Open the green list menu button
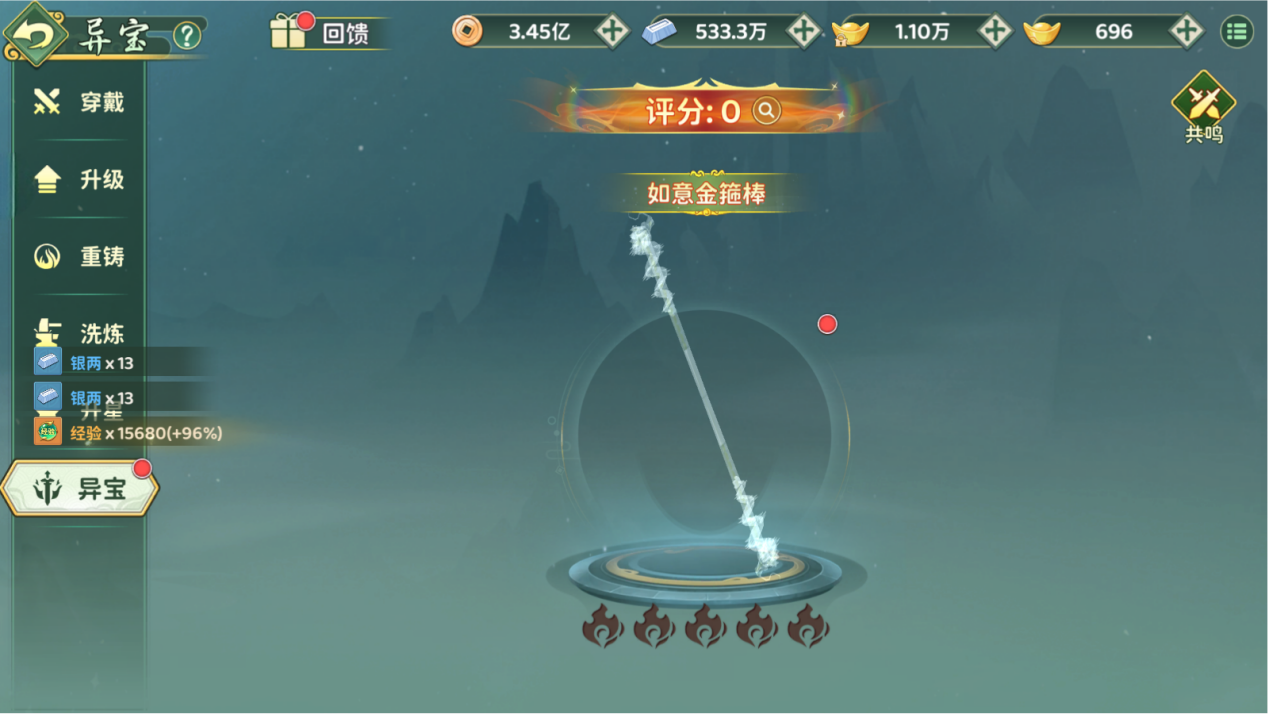The height and width of the screenshot is (714, 1269). tap(1237, 31)
